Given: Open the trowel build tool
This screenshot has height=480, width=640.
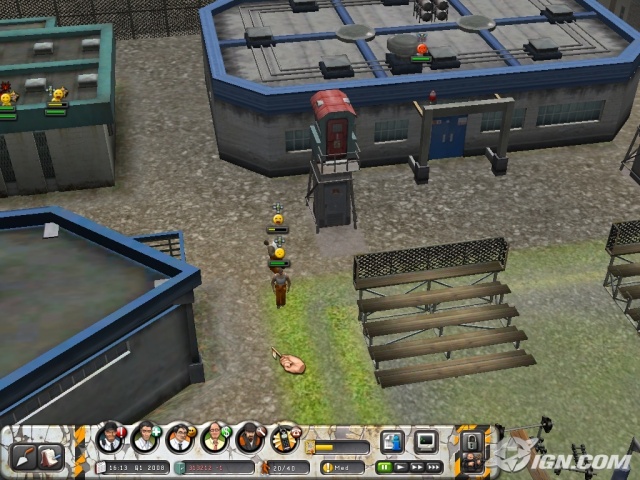Looking at the screenshot, I should [23, 456].
